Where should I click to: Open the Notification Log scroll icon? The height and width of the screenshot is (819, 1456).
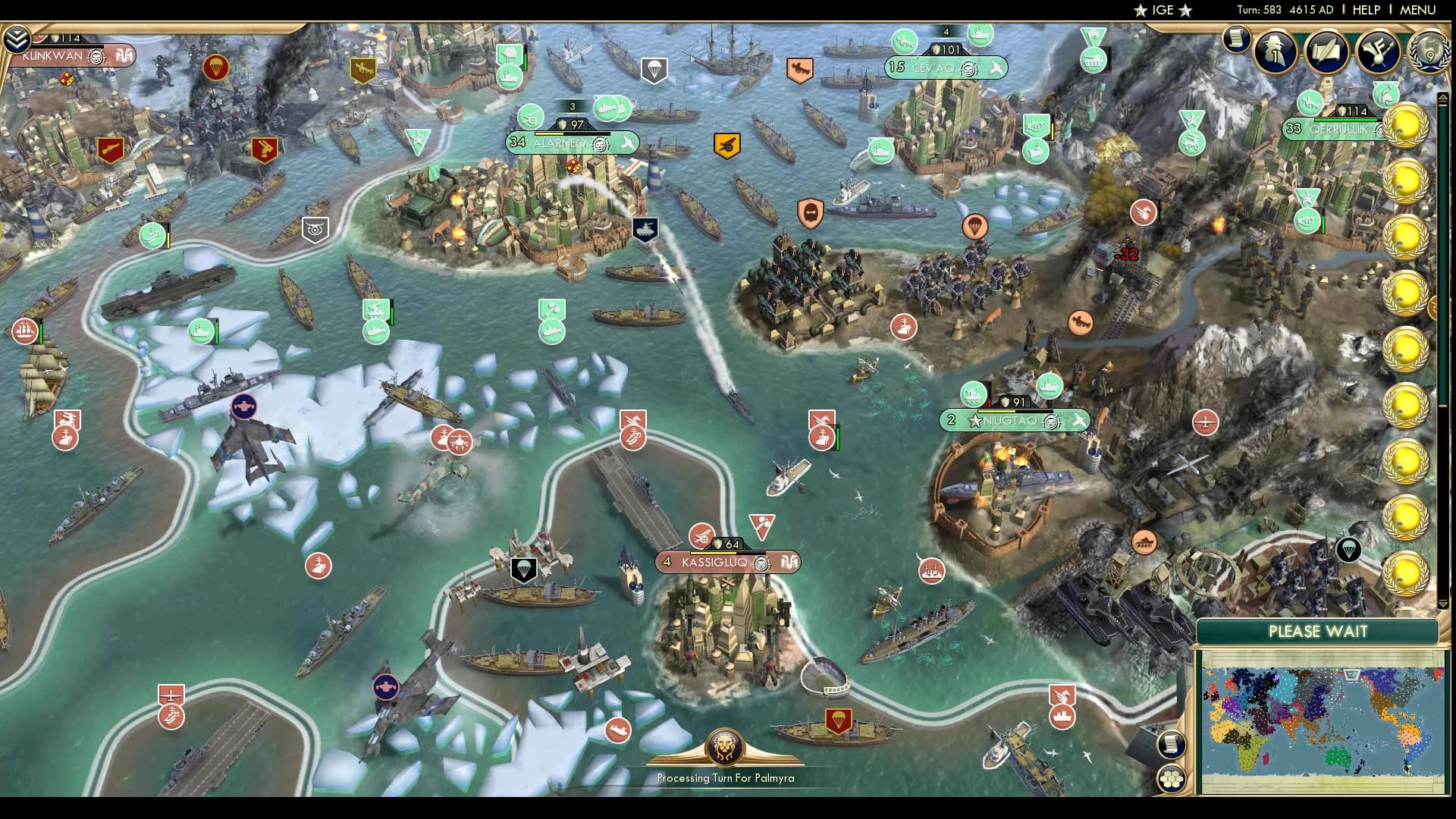[1236, 40]
